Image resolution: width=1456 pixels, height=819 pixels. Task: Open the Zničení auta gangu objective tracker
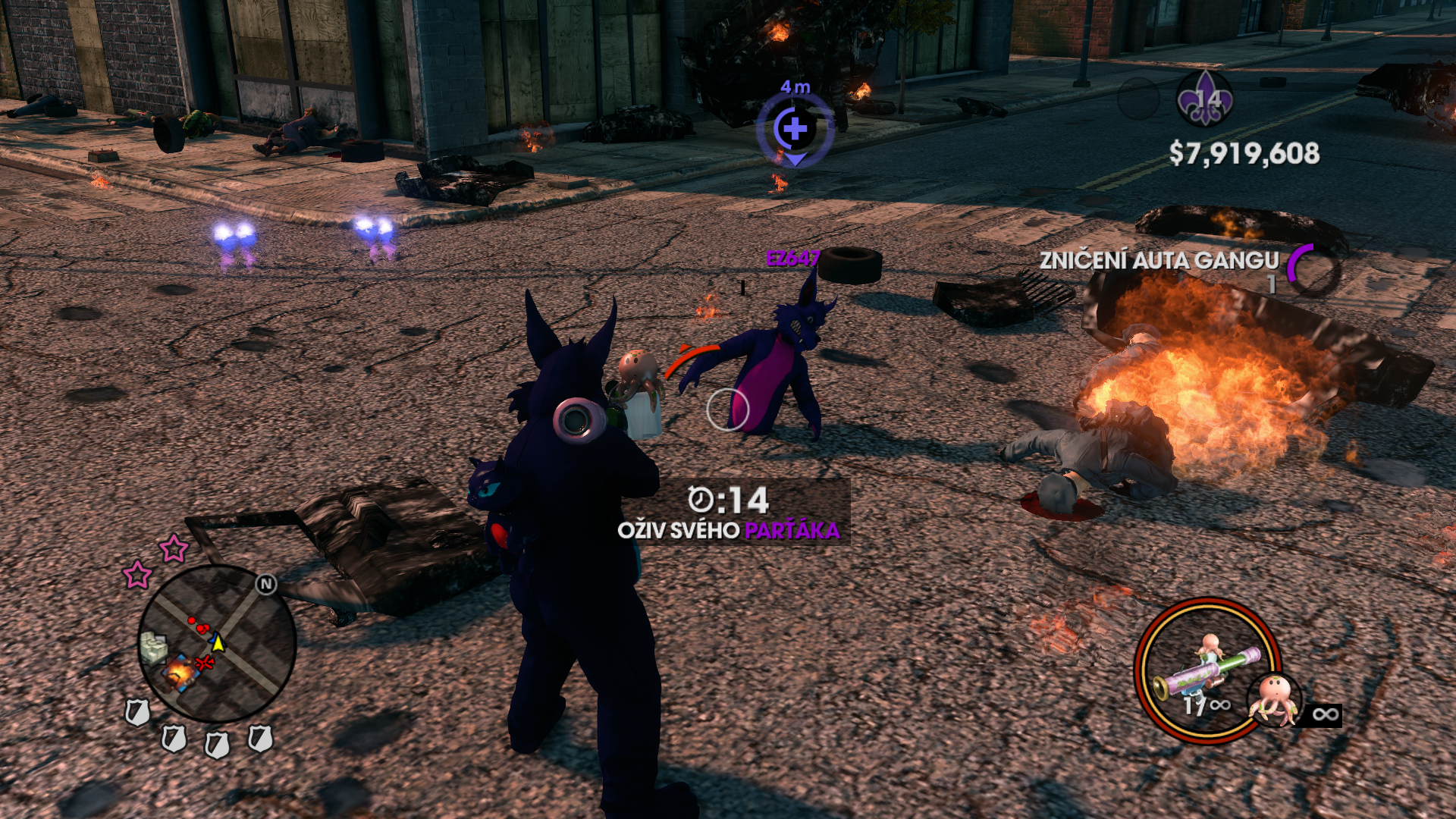tap(1159, 261)
